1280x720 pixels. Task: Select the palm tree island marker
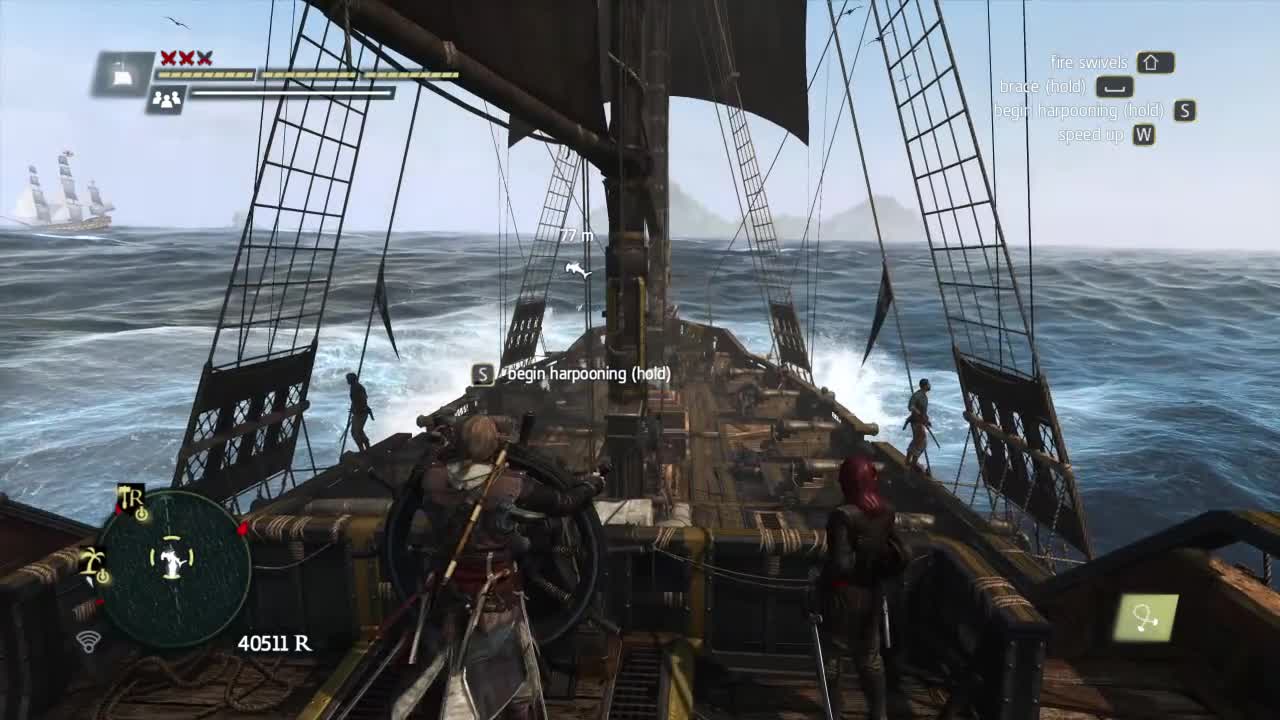pyautogui.click(x=94, y=563)
